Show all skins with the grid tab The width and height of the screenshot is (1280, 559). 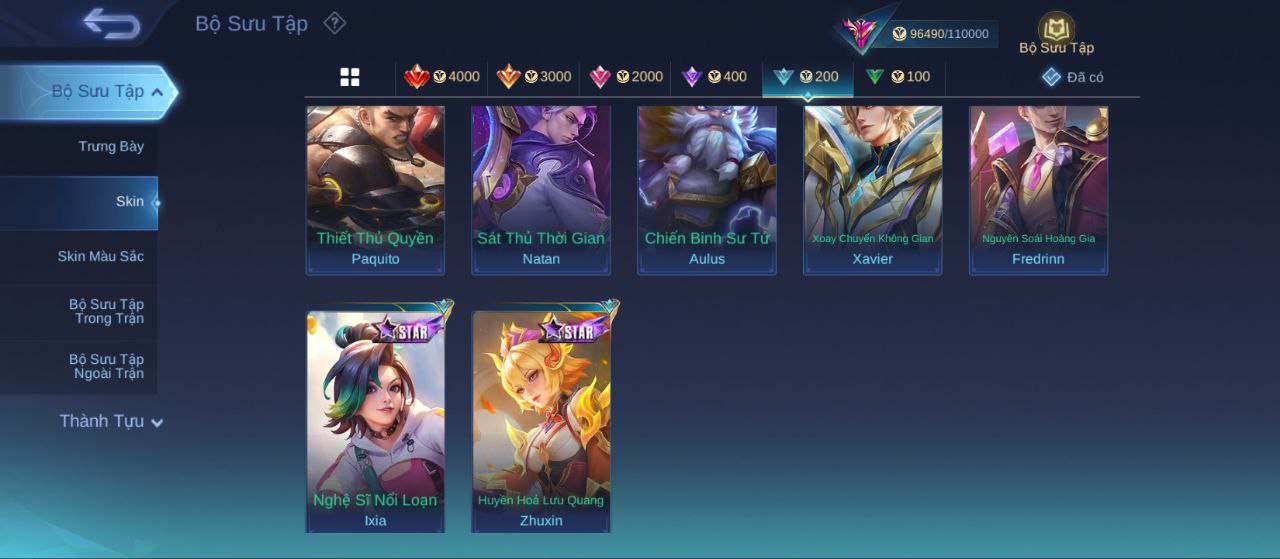tap(350, 77)
